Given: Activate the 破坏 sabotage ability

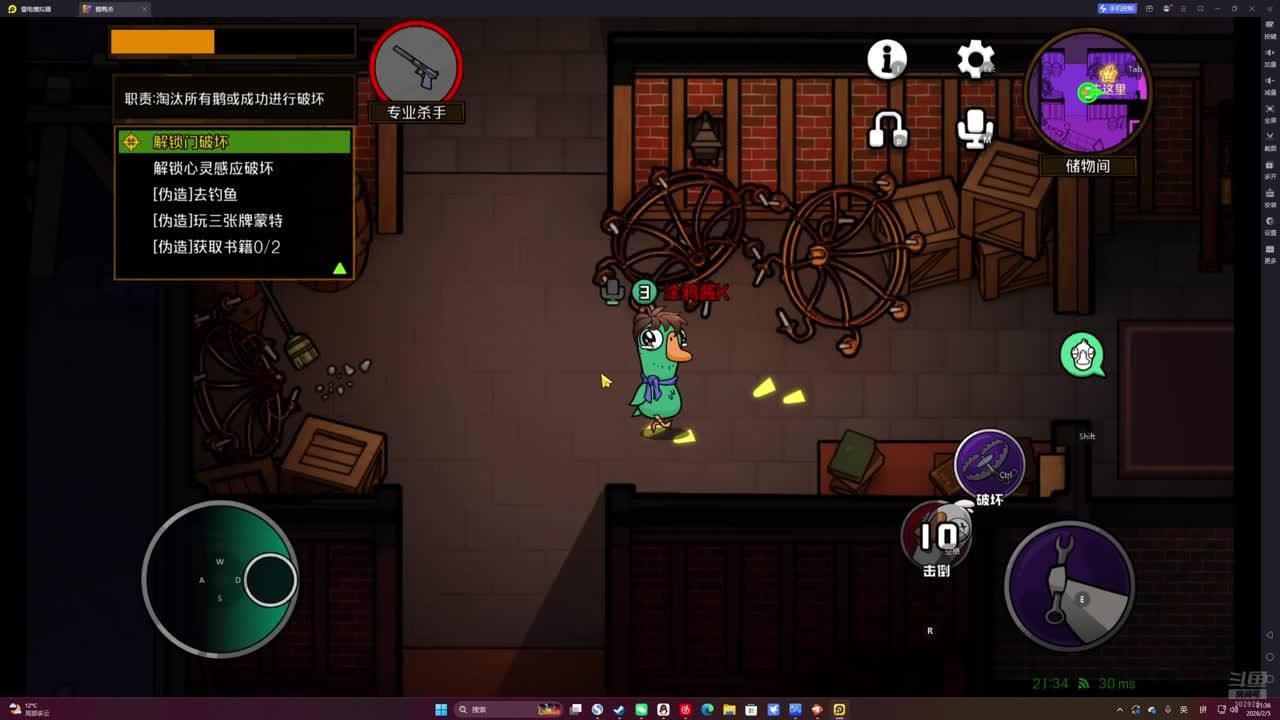Looking at the screenshot, I should pos(989,464).
